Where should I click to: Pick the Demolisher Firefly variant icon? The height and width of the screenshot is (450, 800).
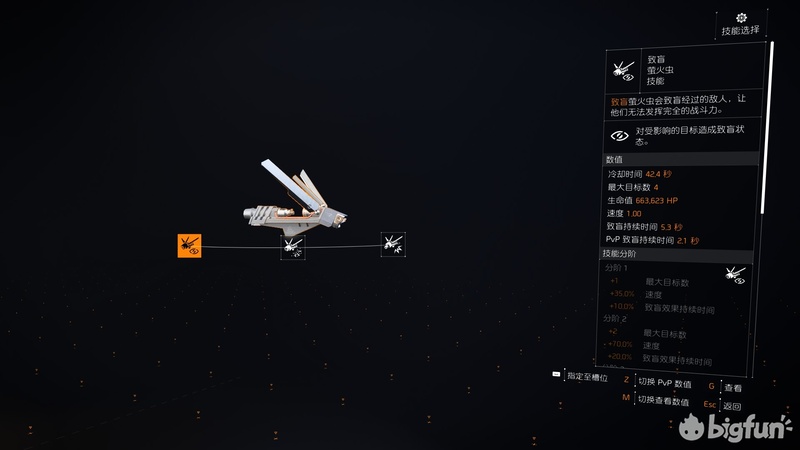coord(393,243)
